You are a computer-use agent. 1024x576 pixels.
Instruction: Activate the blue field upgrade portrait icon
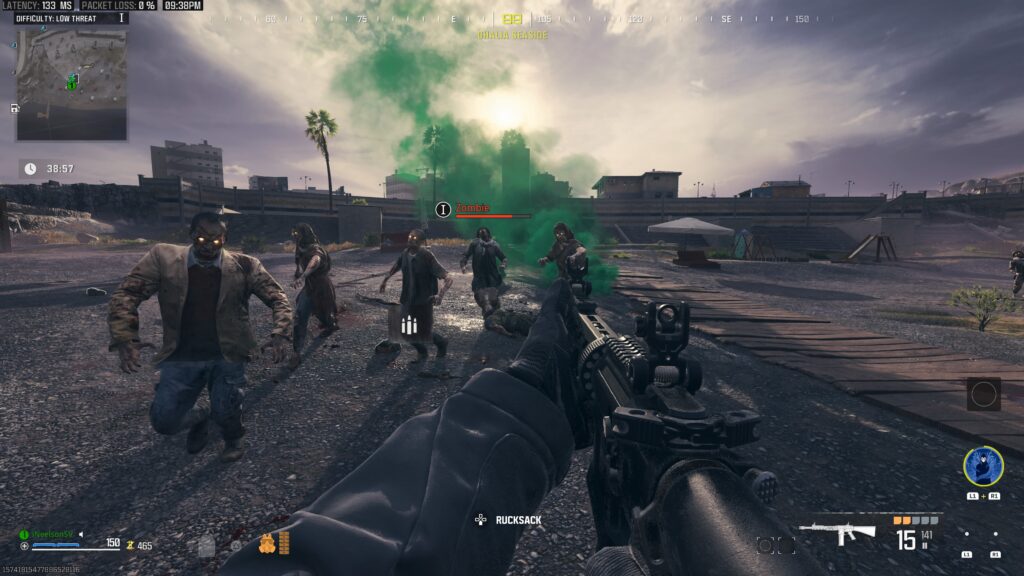pyautogui.click(x=983, y=466)
